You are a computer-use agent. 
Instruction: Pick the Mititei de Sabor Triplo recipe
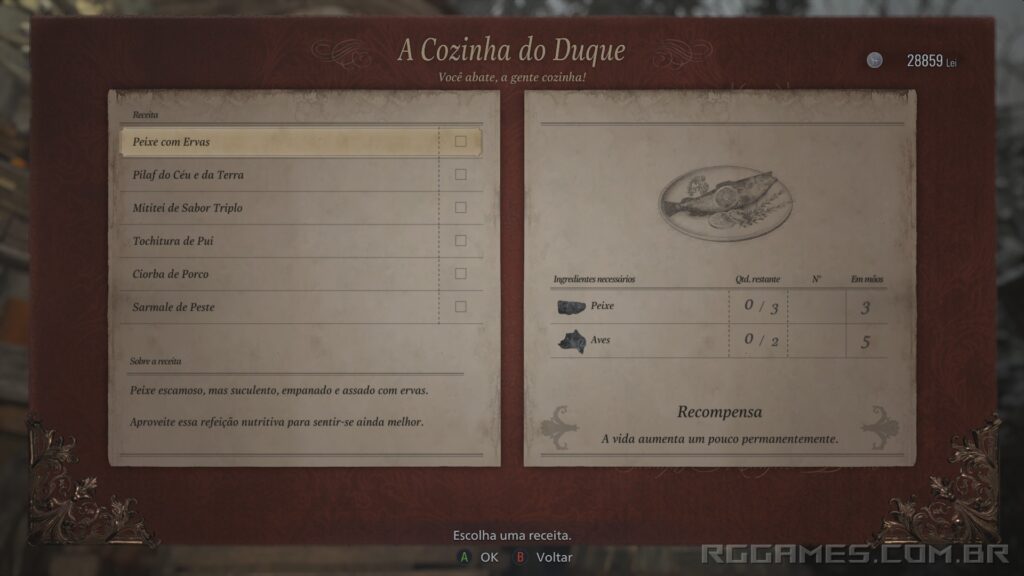coord(280,208)
